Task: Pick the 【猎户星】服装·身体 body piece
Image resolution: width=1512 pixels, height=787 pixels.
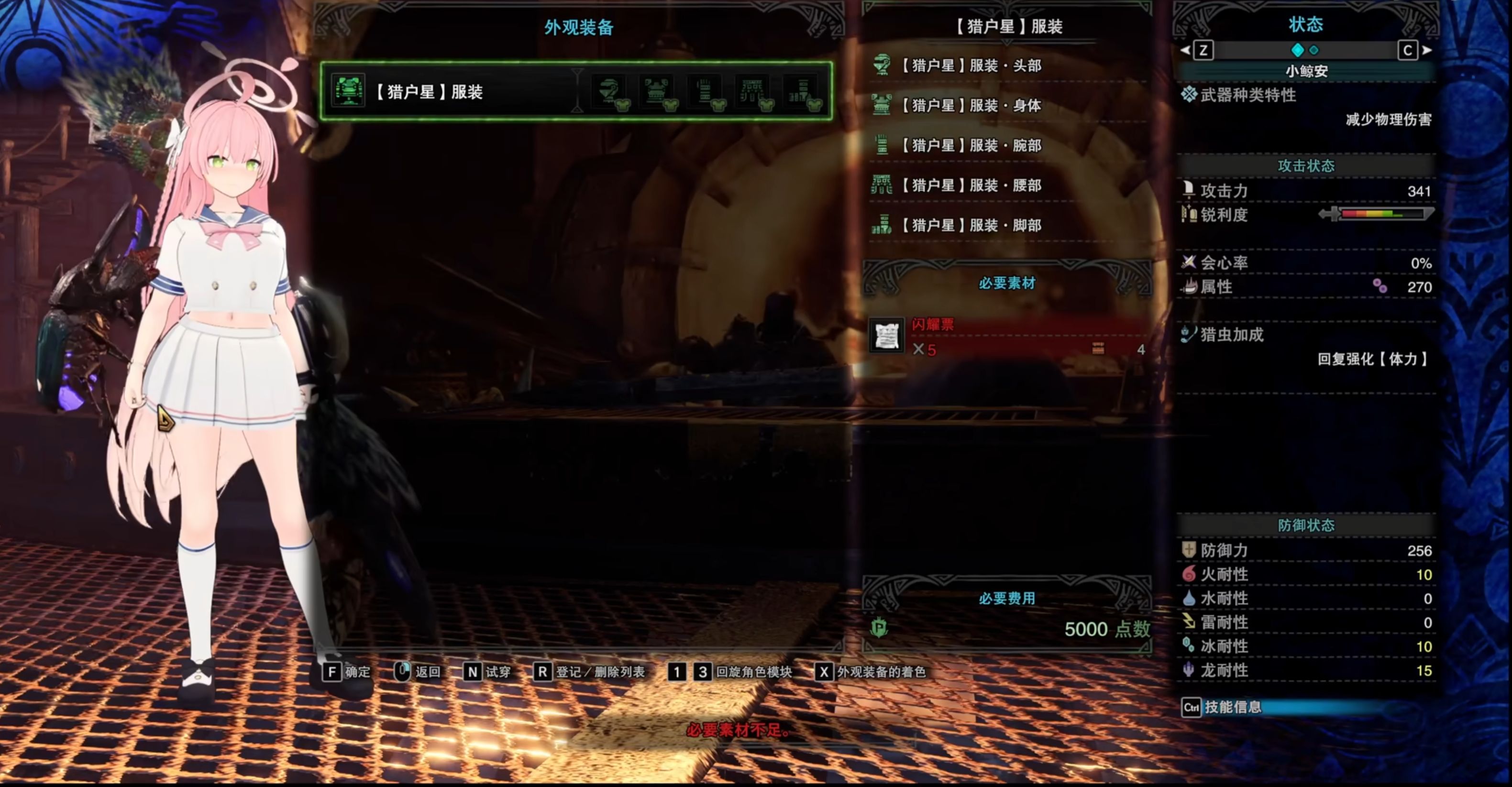Action: click(971, 106)
